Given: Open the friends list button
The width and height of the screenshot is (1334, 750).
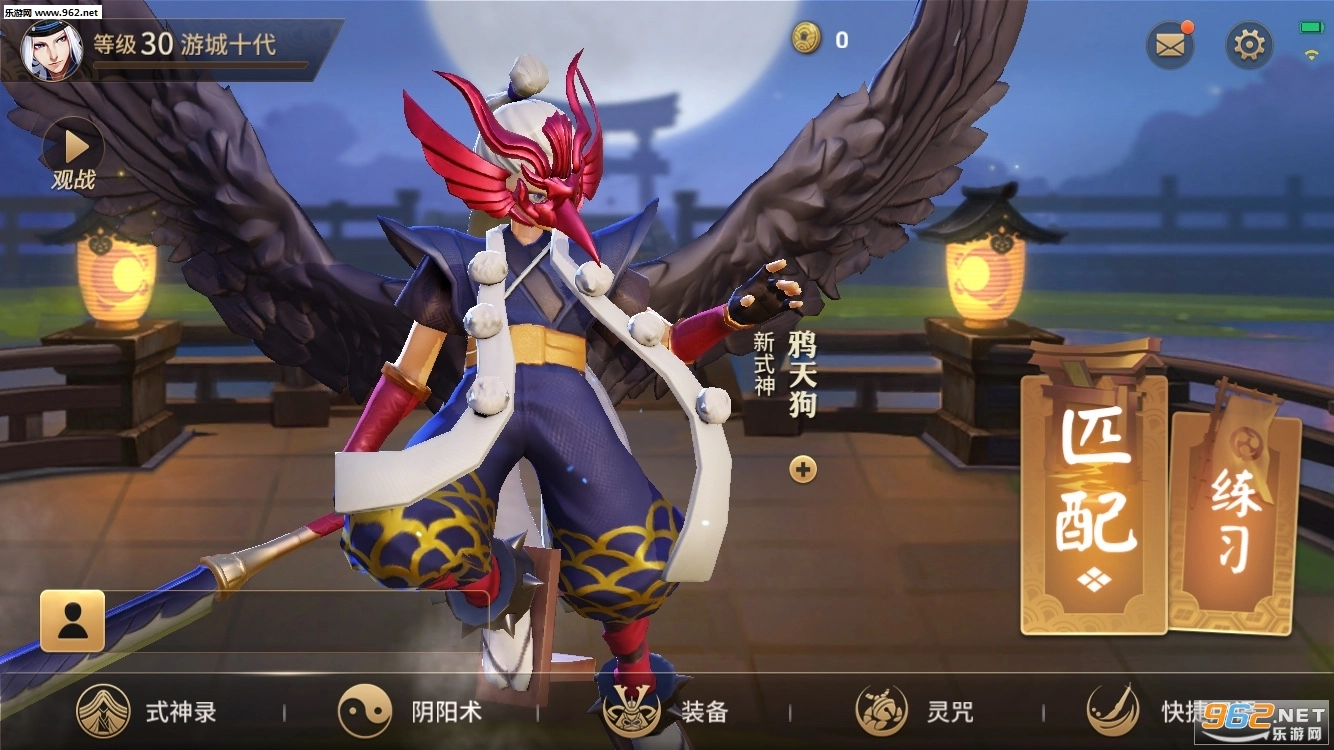Looking at the screenshot, I should click(72, 621).
